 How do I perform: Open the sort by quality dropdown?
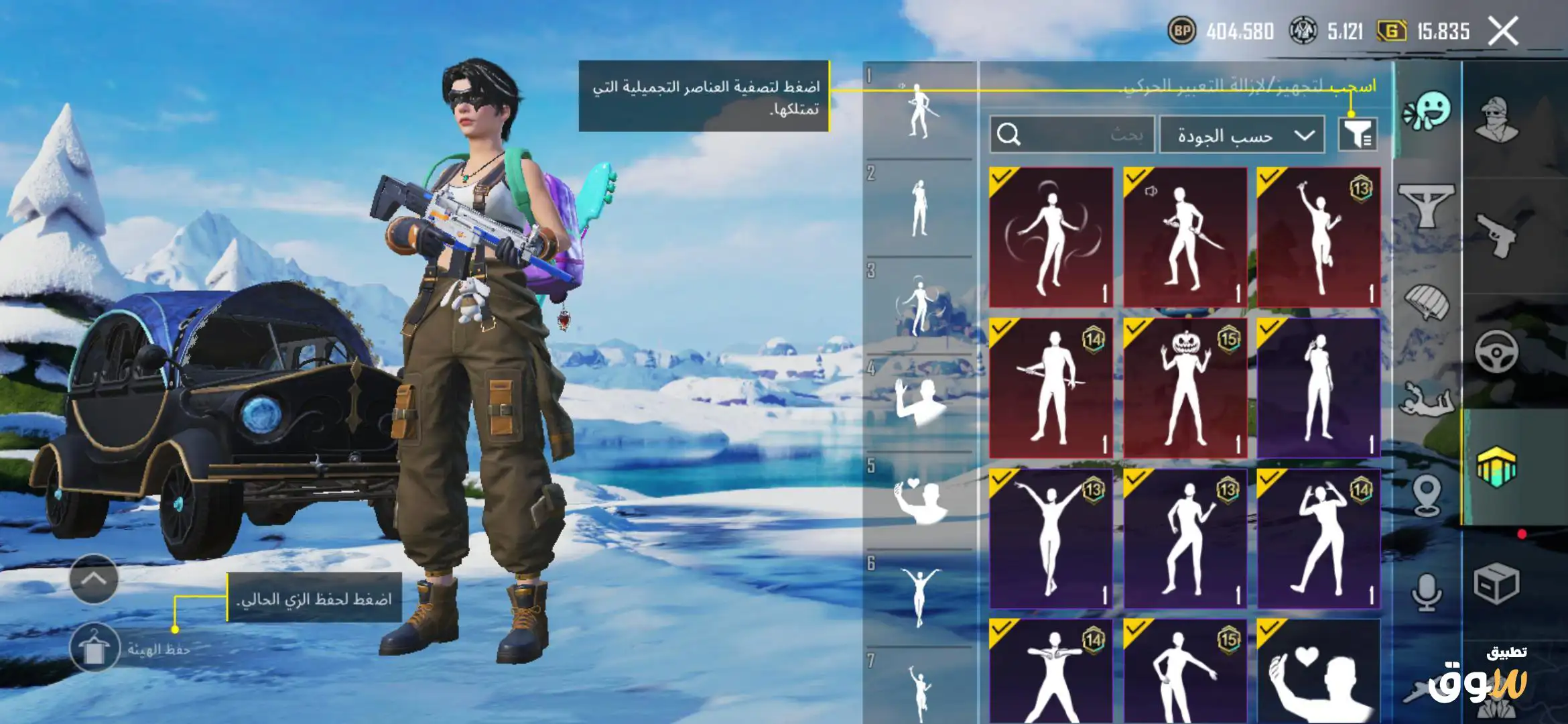pos(1242,135)
